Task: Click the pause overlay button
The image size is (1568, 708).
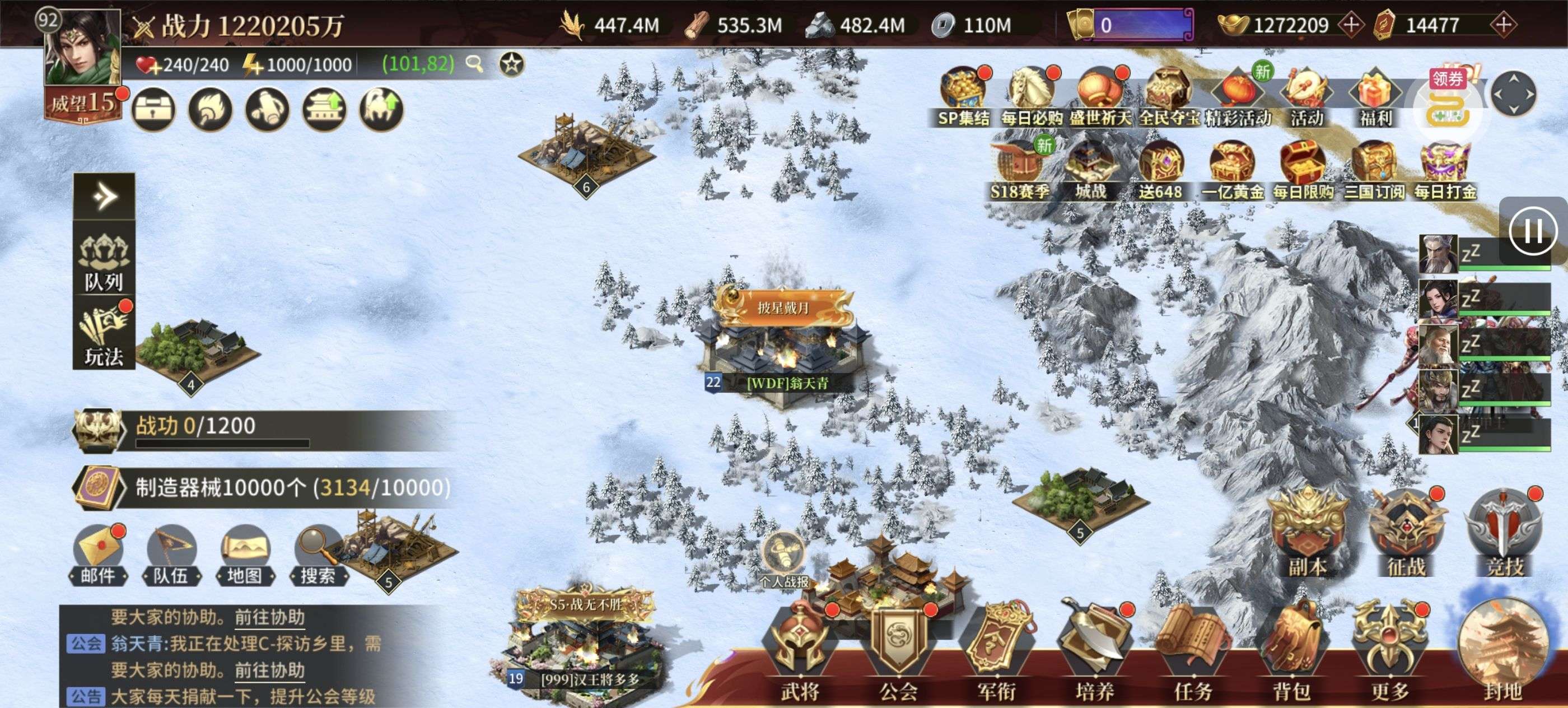Action: 1533,231
